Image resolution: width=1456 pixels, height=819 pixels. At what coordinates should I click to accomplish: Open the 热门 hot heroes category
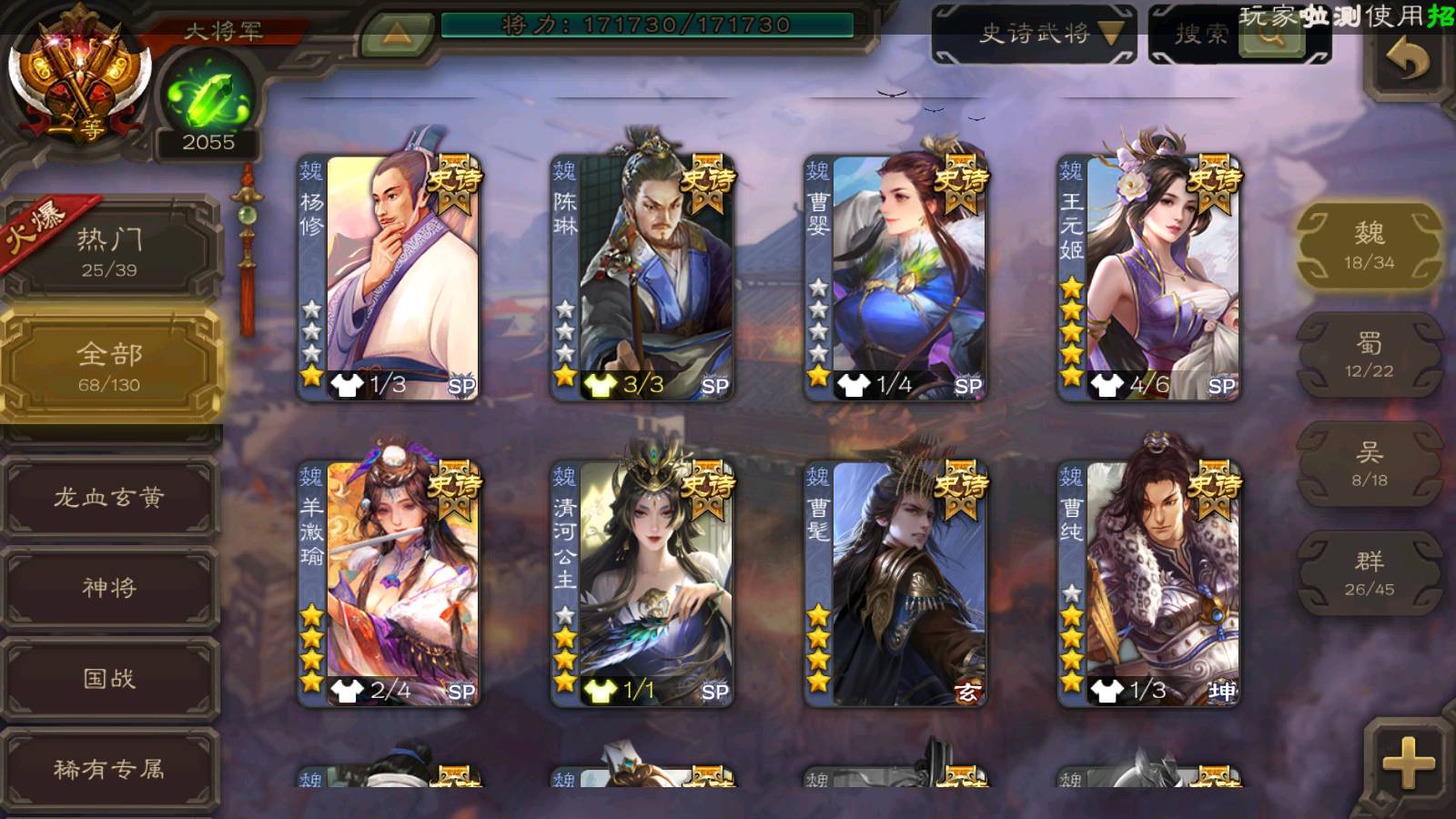(x=109, y=251)
